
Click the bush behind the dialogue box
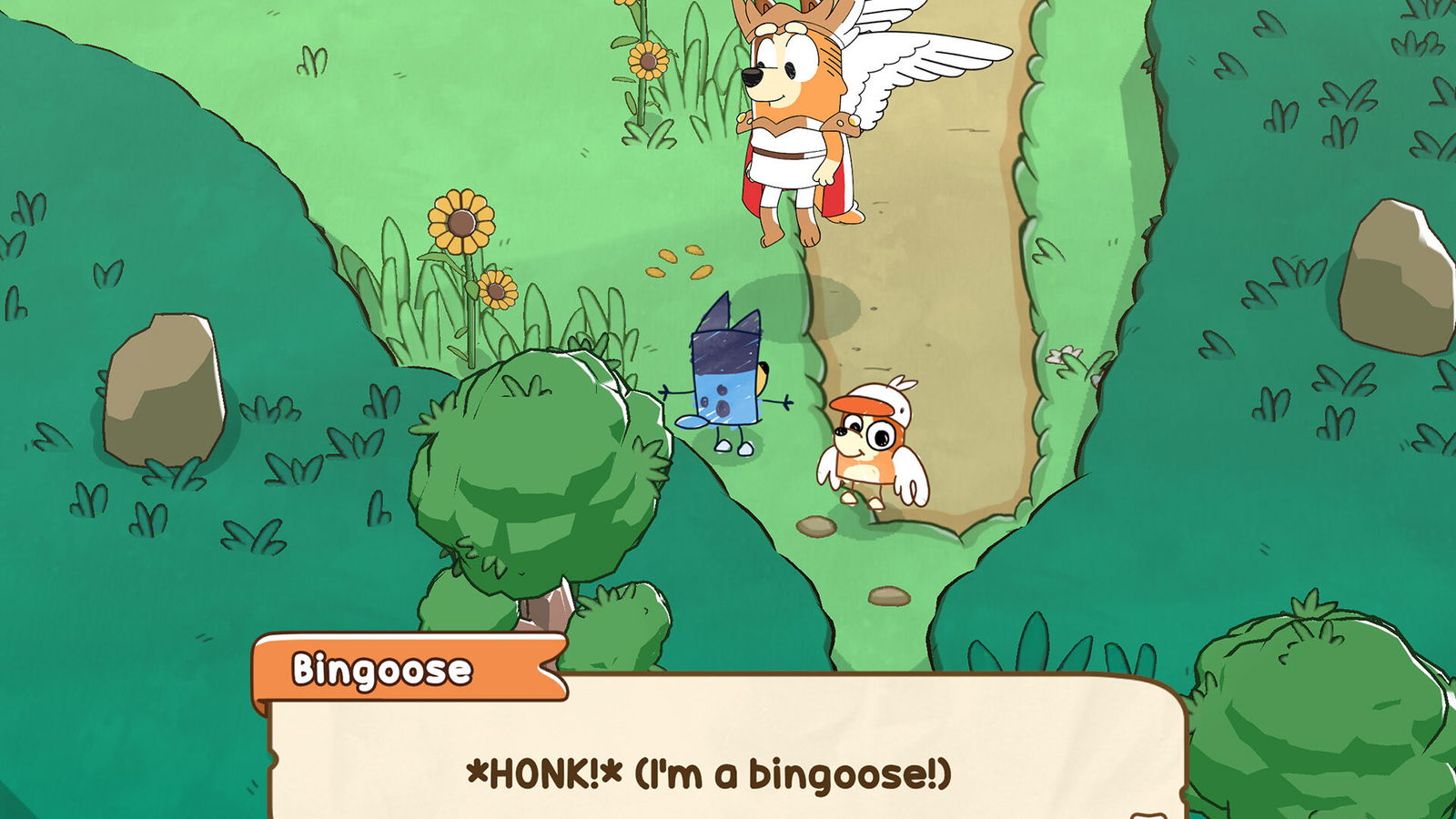tap(619, 628)
